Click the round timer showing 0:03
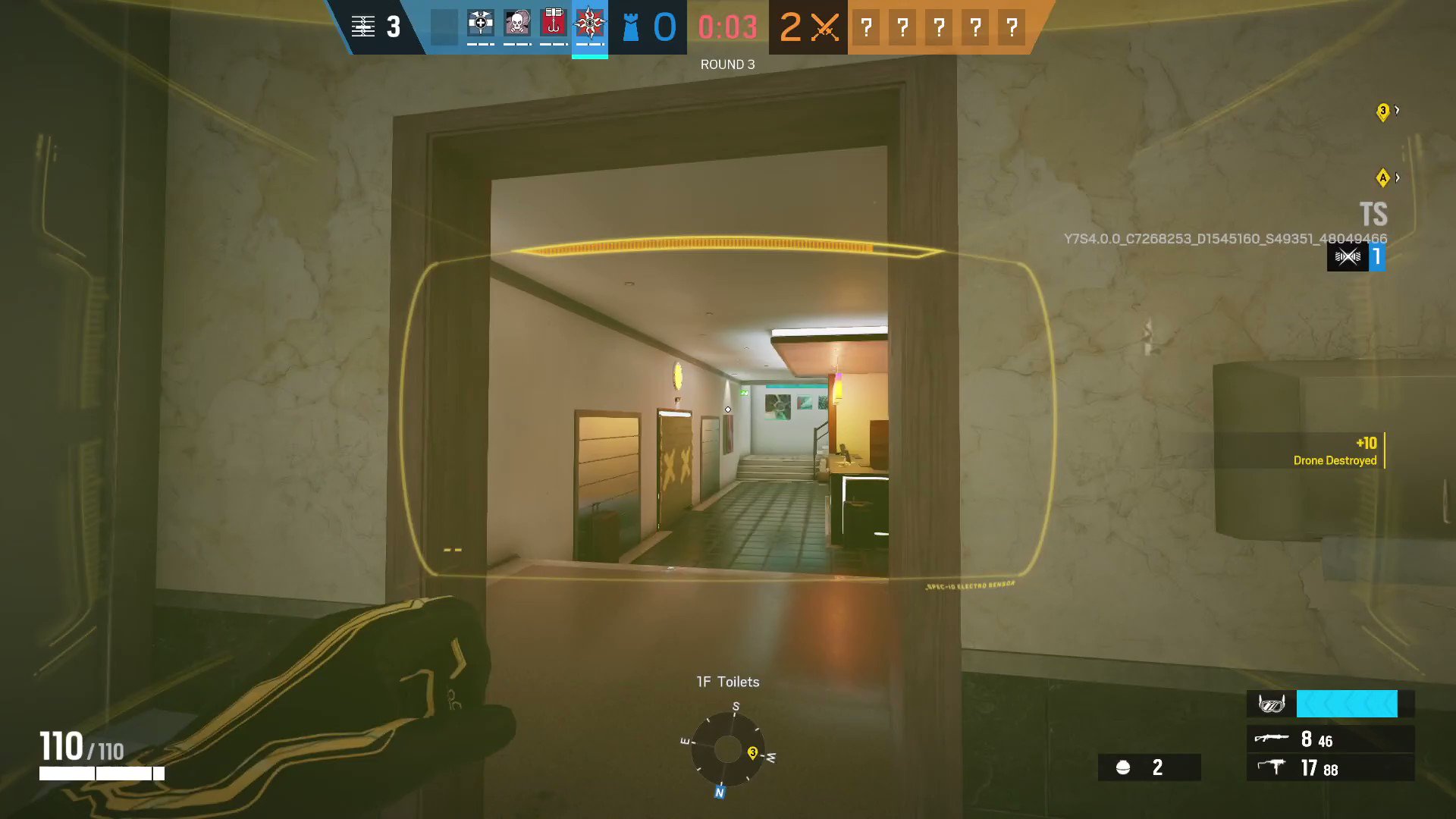 coord(726,27)
